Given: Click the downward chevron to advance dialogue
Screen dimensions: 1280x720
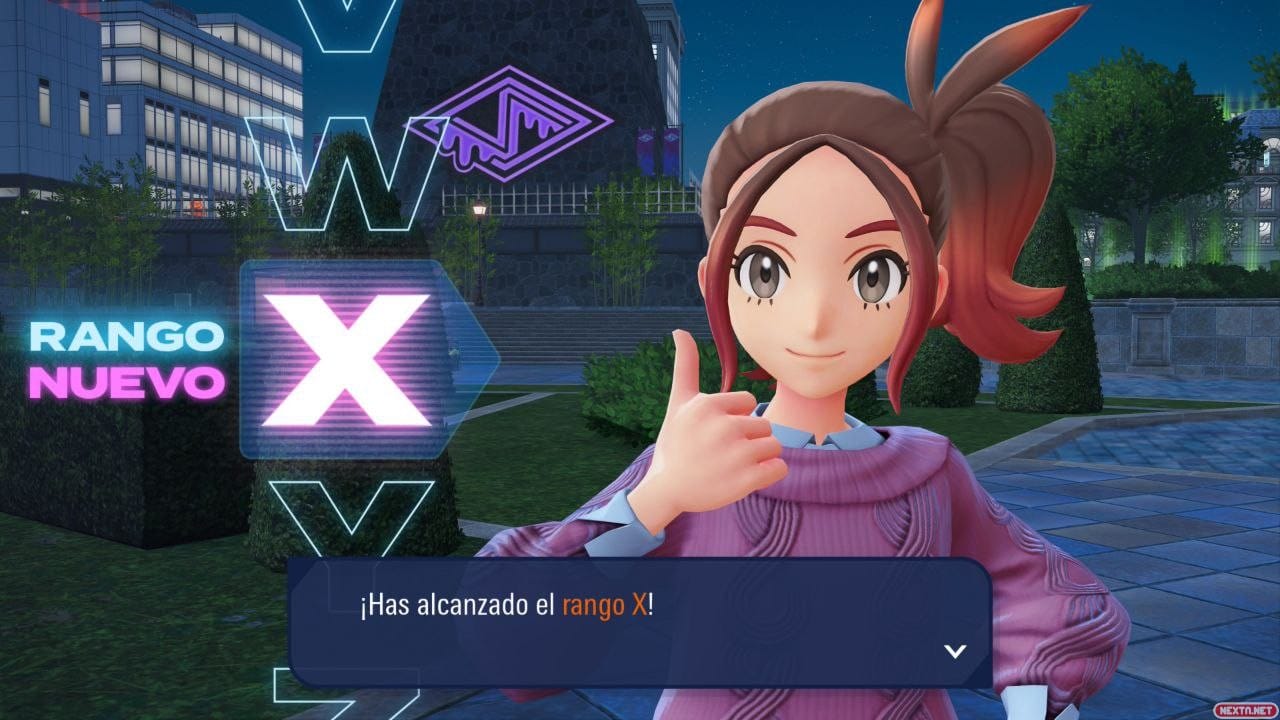Looking at the screenshot, I should [955, 651].
